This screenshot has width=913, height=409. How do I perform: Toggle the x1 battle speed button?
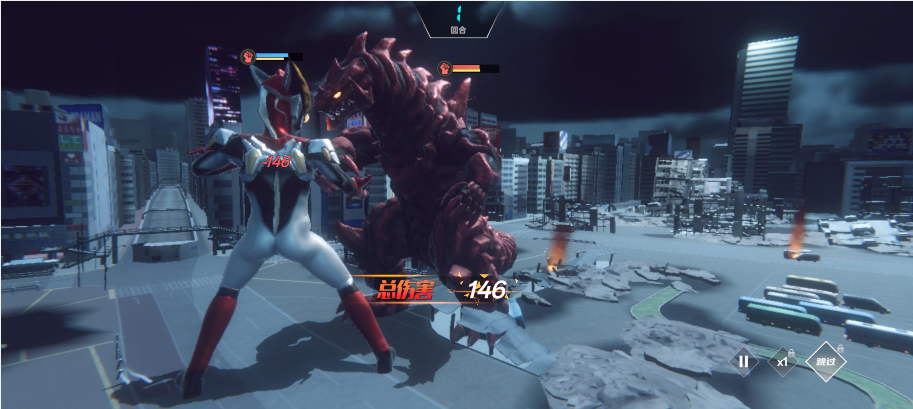tap(783, 362)
